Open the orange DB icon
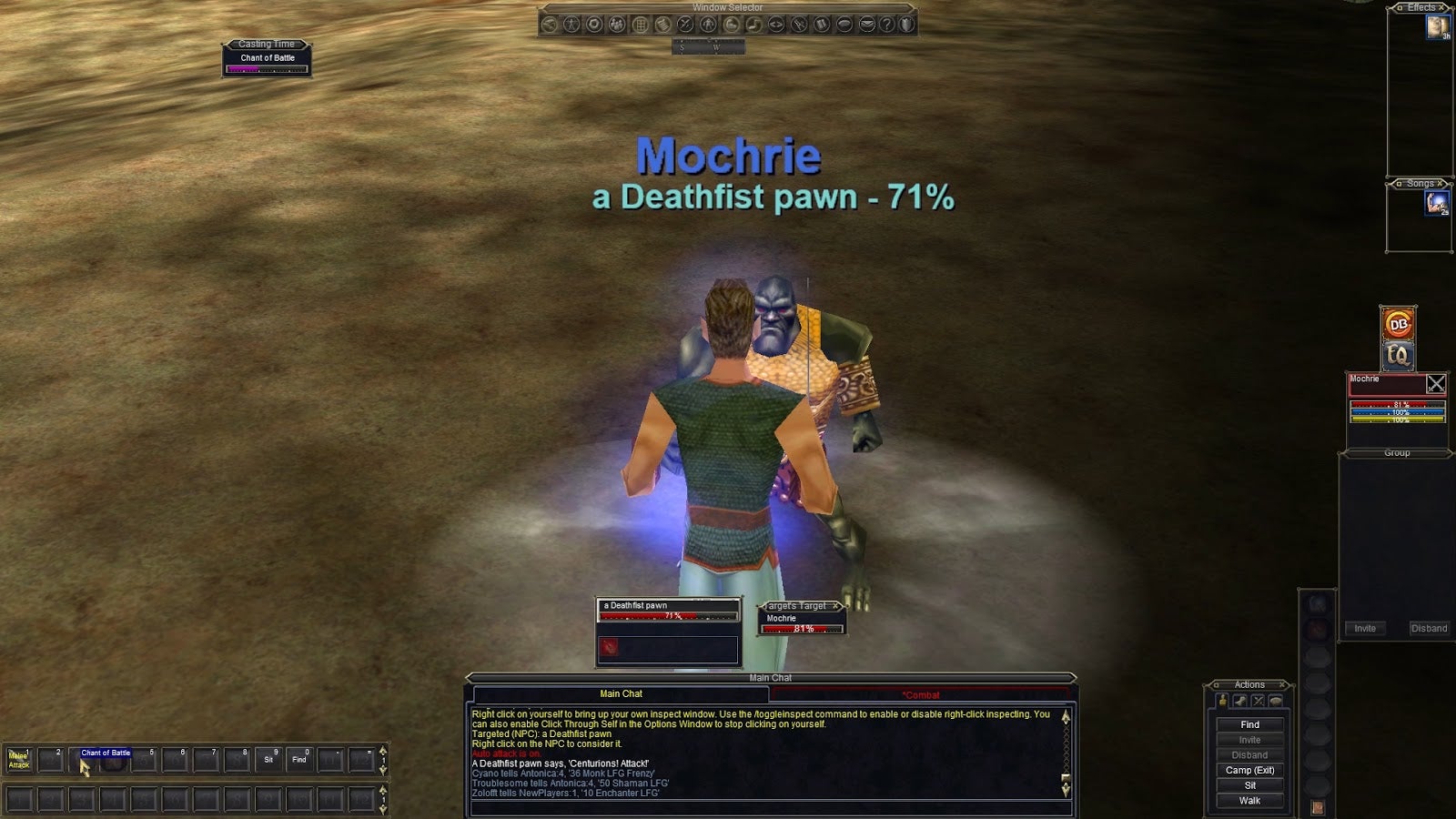 pyautogui.click(x=1398, y=323)
